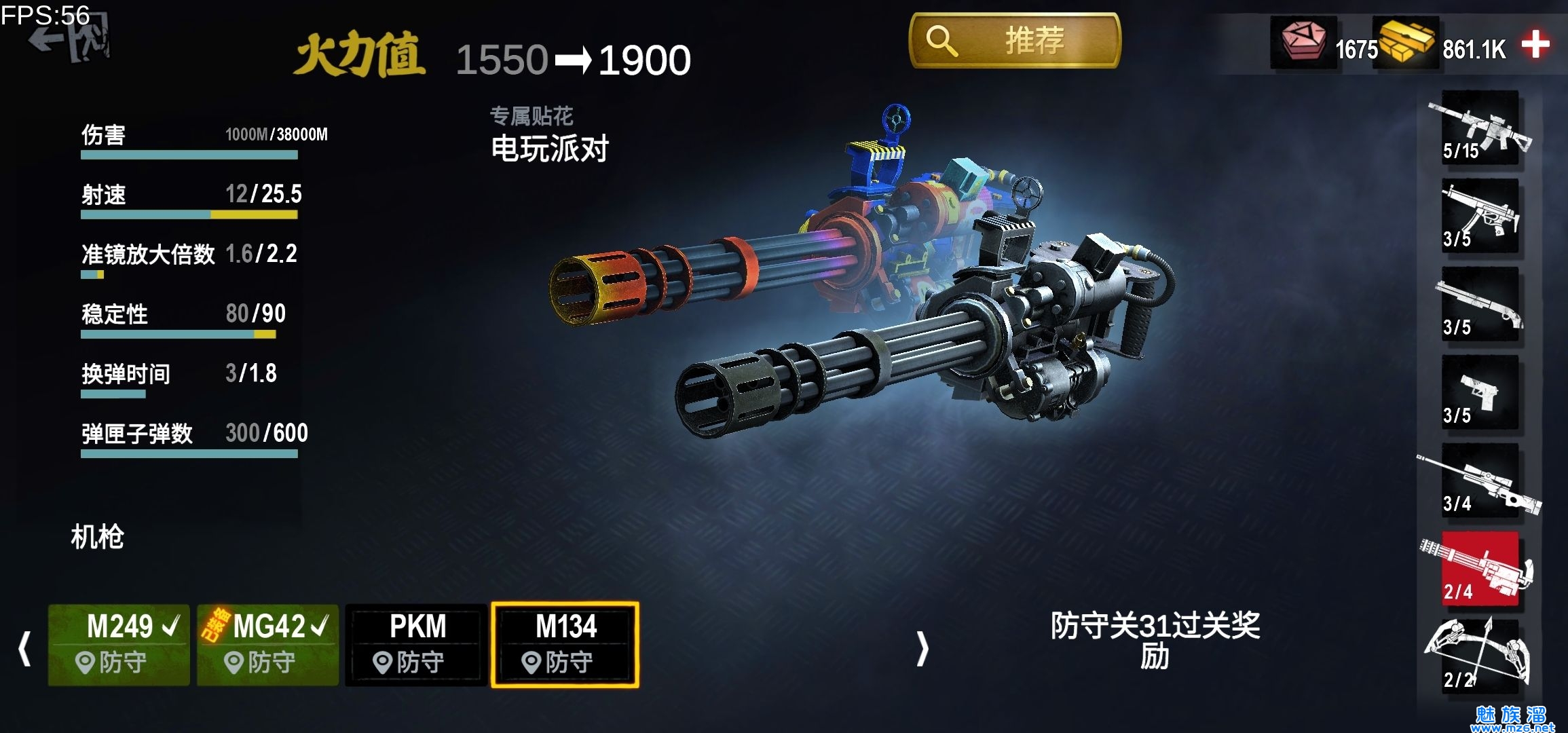Choose the shotgun weapon category
Screen dimensions: 1568x733
[x=1480, y=304]
